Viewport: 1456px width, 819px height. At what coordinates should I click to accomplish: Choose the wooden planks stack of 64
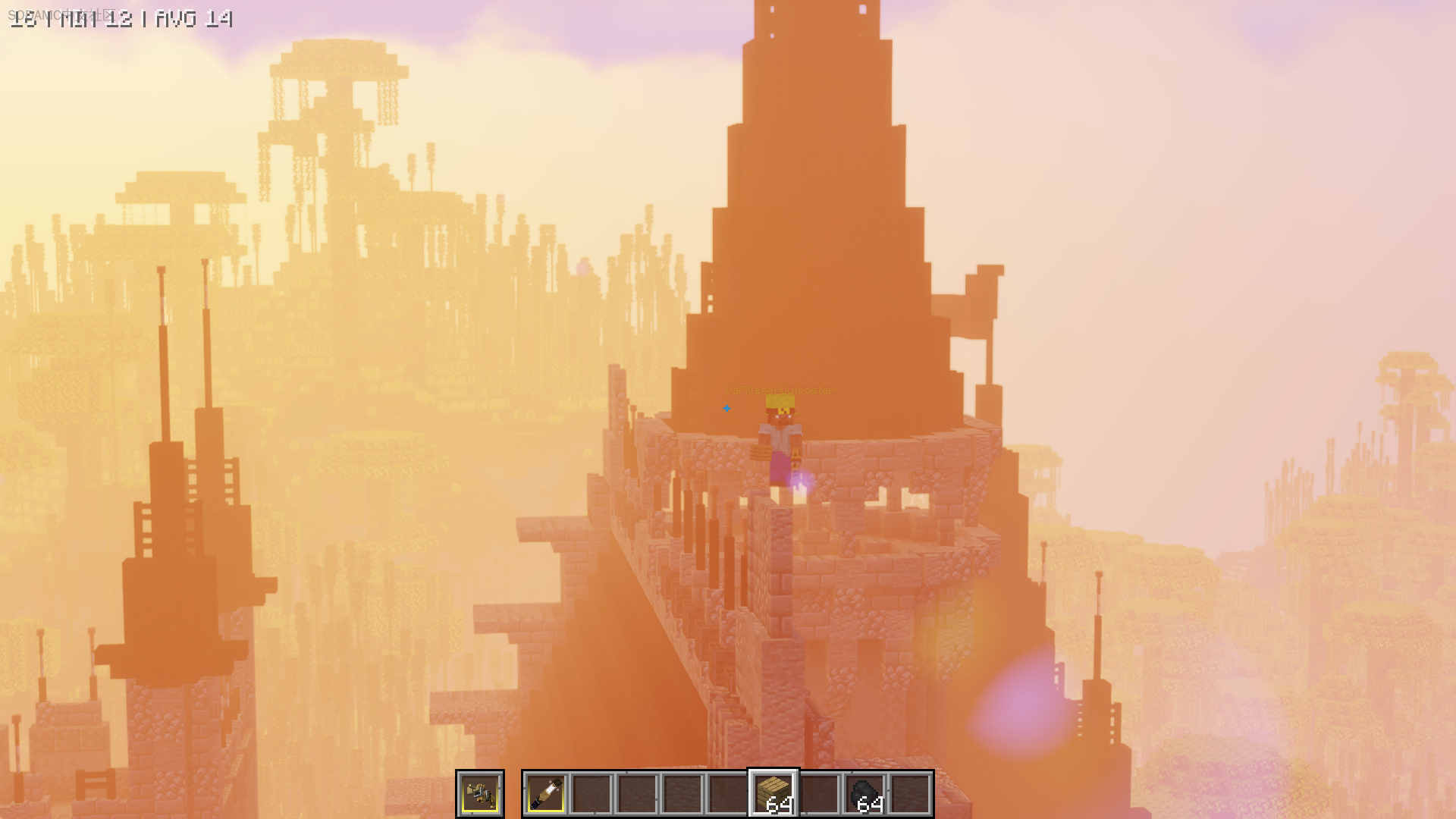[773, 794]
